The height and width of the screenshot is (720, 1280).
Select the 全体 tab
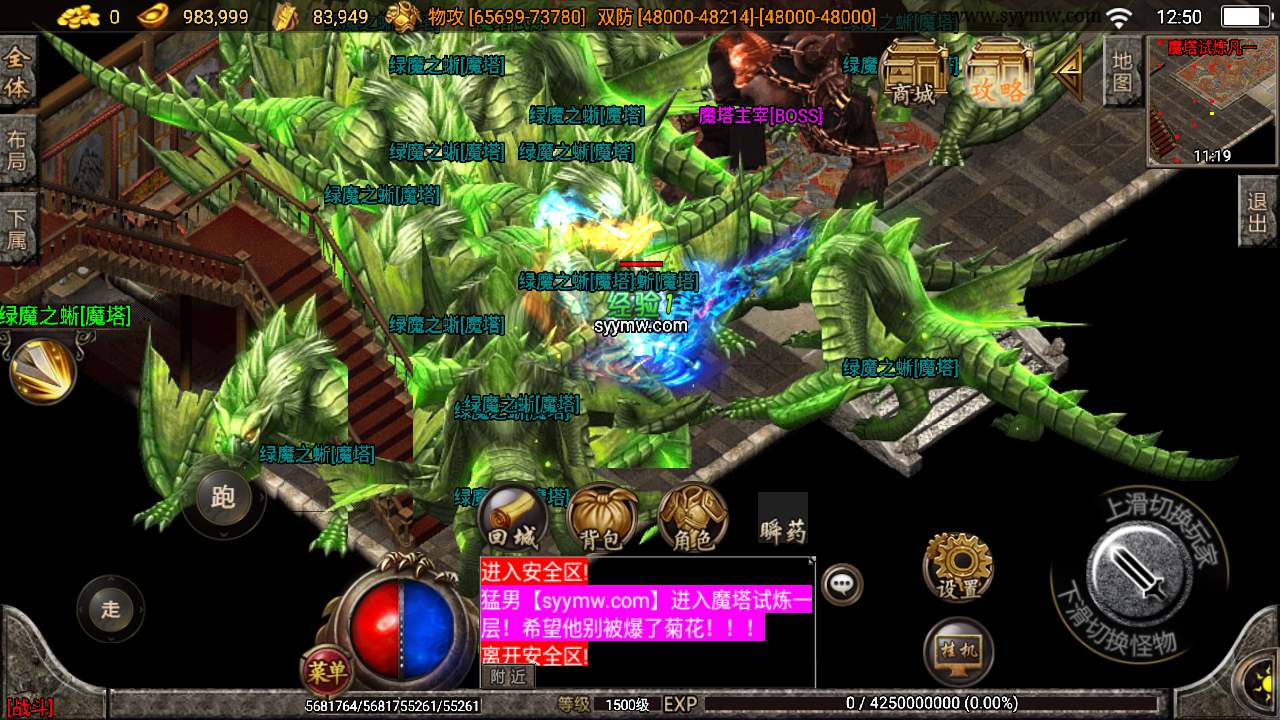tap(17, 72)
